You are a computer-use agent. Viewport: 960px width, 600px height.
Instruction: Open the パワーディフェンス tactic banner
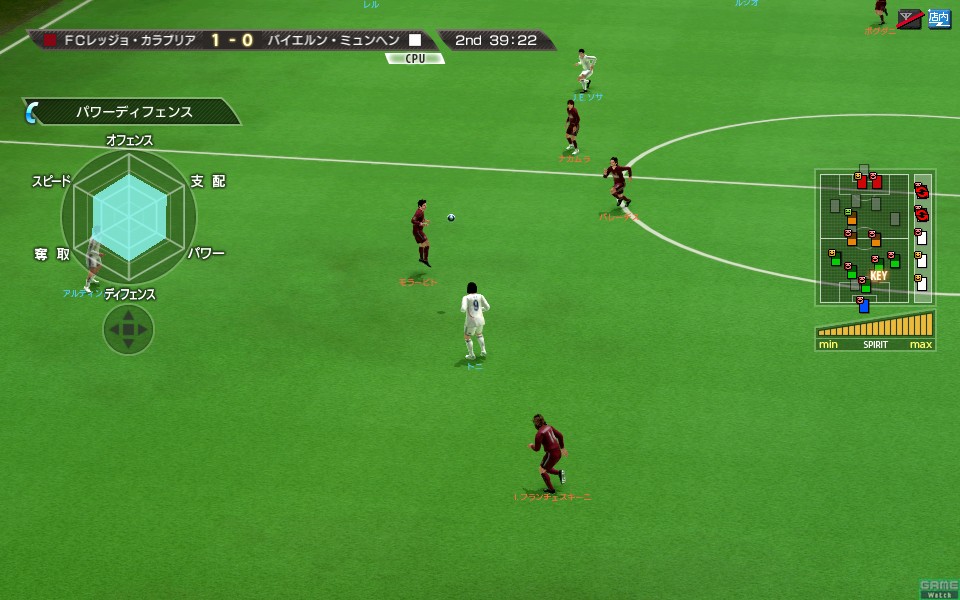tap(134, 112)
